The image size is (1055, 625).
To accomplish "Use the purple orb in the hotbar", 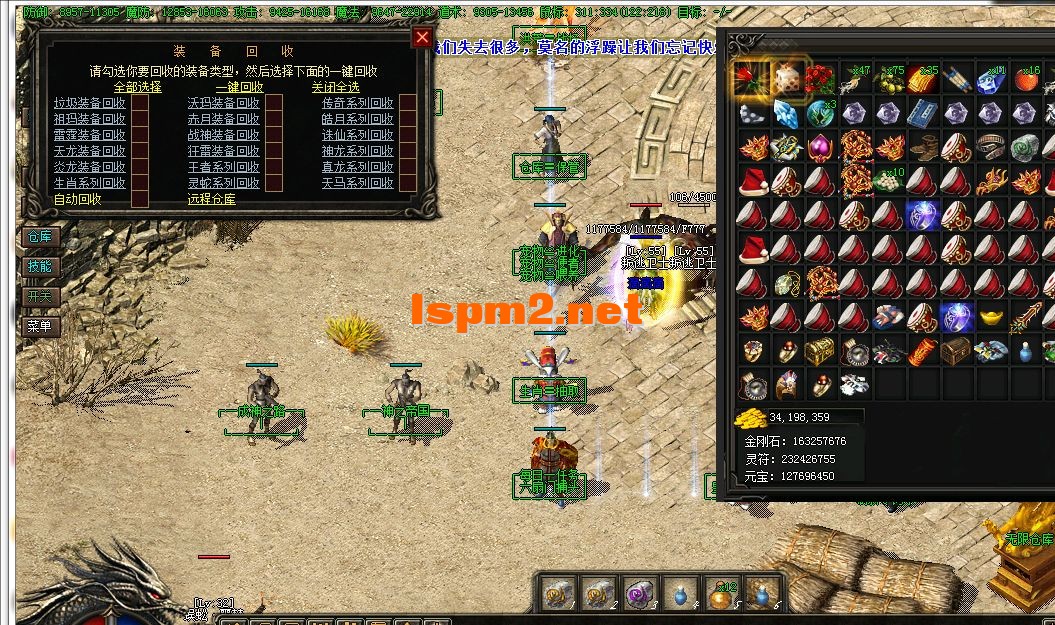I will [637, 595].
